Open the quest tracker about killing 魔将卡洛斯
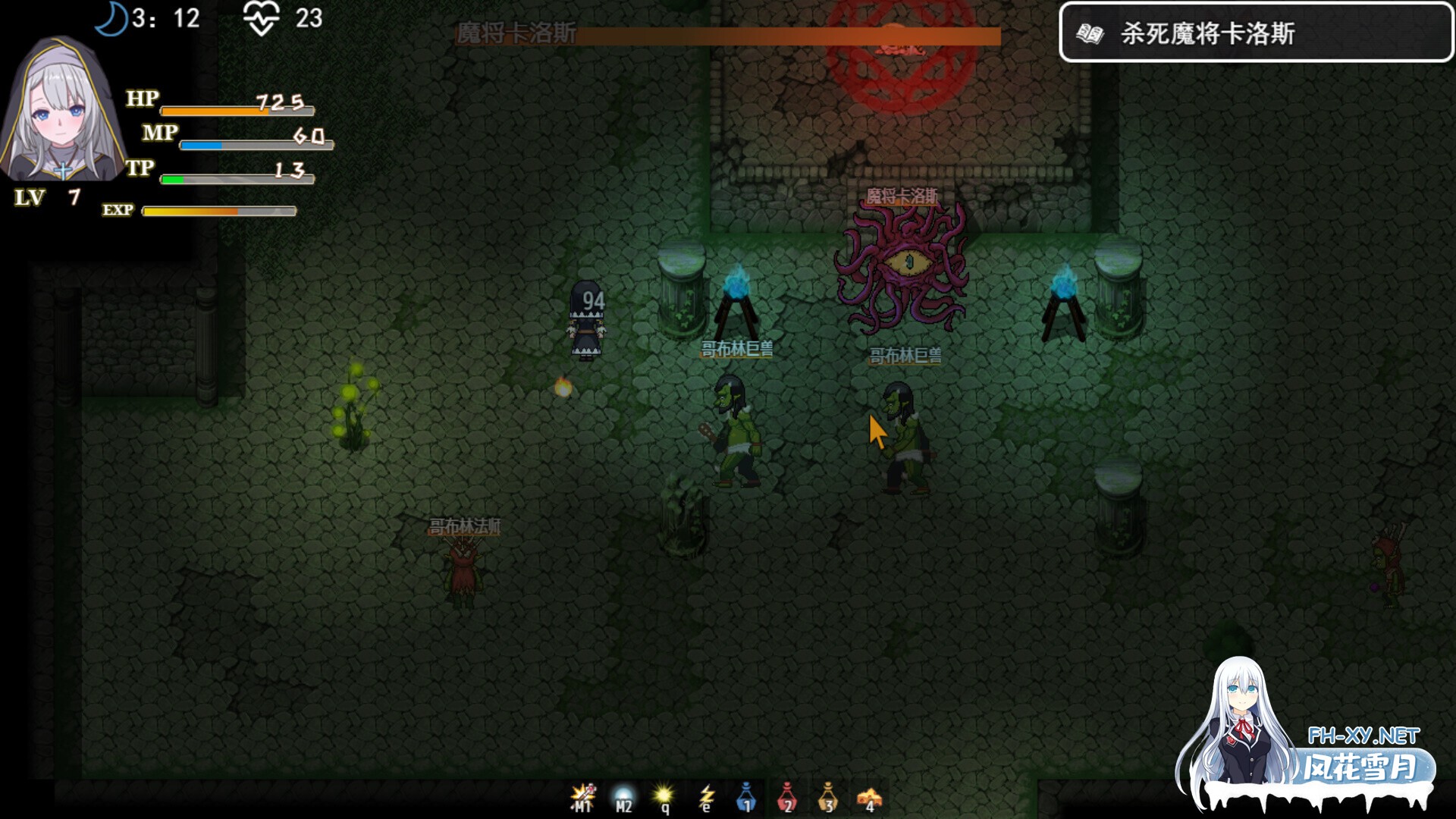The image size is (1456, 819). (1255, 33)
